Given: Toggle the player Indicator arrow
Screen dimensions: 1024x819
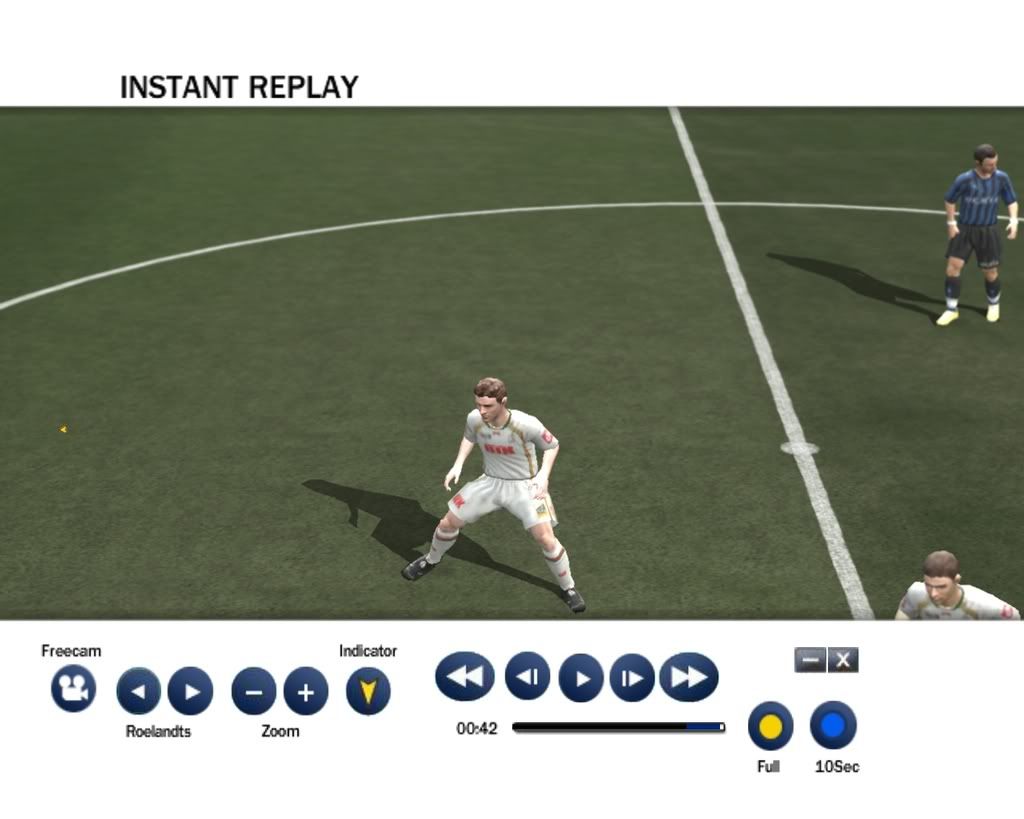Looking at the screenshot, I should pos(368,691).
